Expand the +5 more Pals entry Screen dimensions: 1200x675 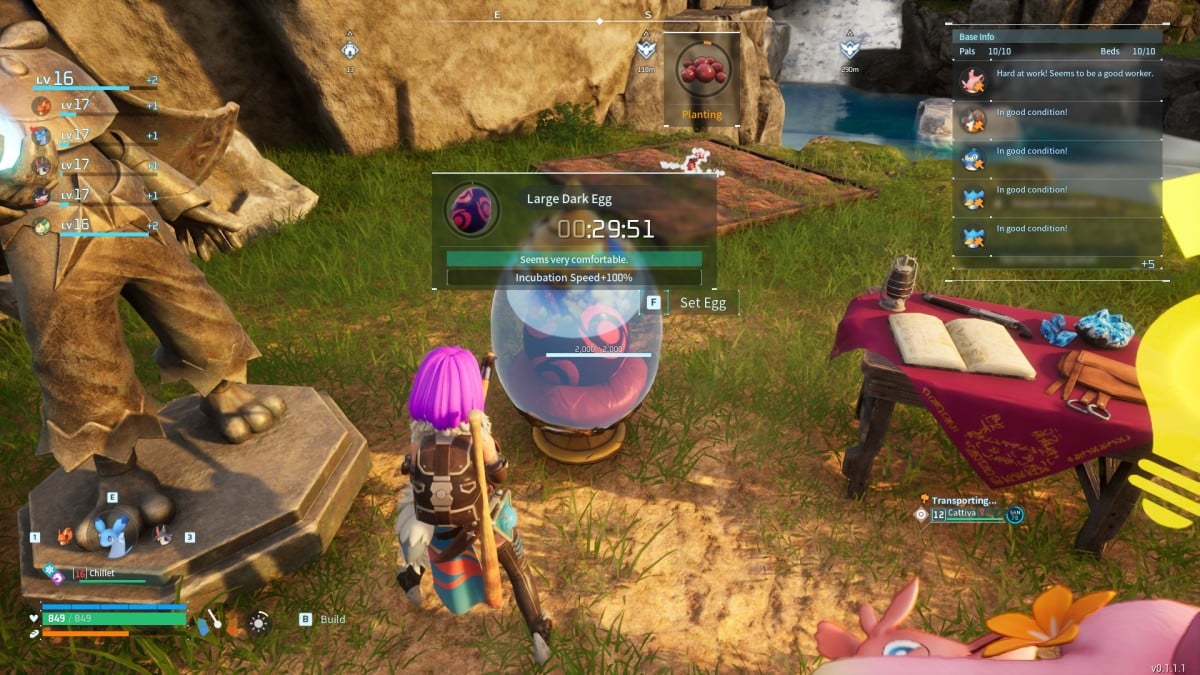(x=1148, y=264)
